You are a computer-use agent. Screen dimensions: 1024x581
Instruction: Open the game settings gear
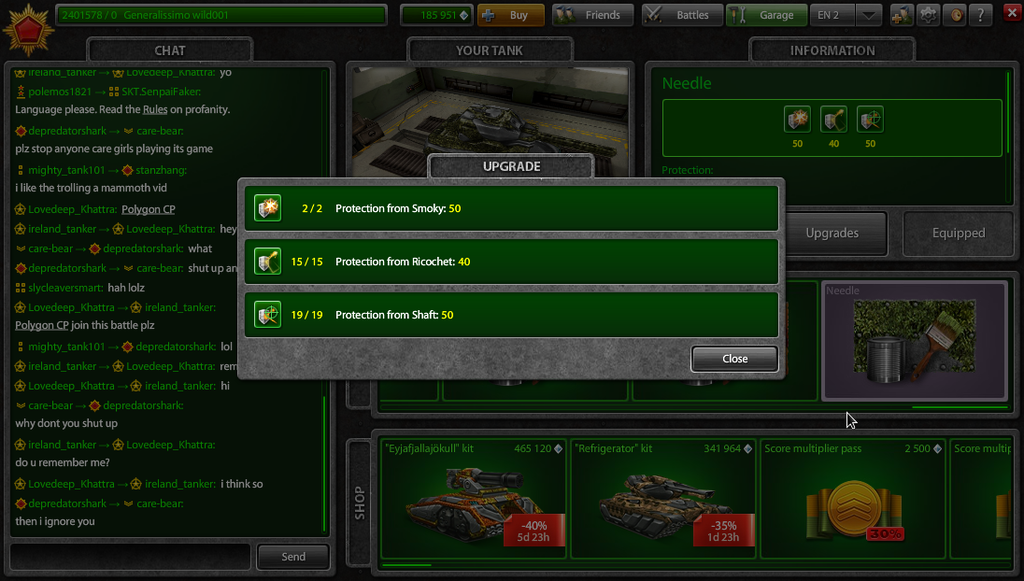(928, 15)
